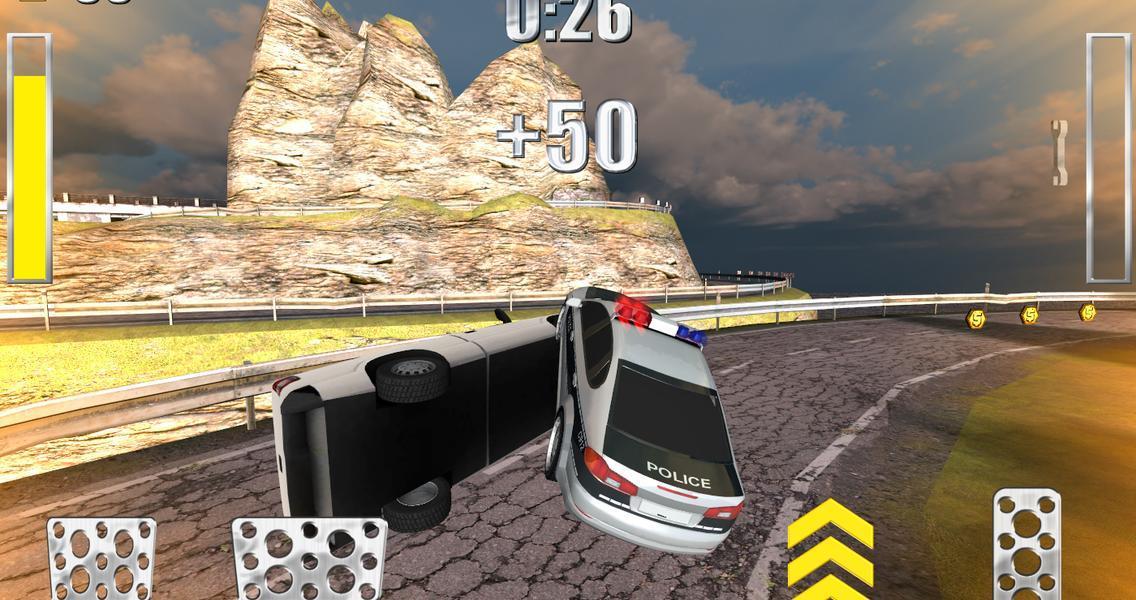Tap the tall metal accelerator pedal

tap(1026, 544)
